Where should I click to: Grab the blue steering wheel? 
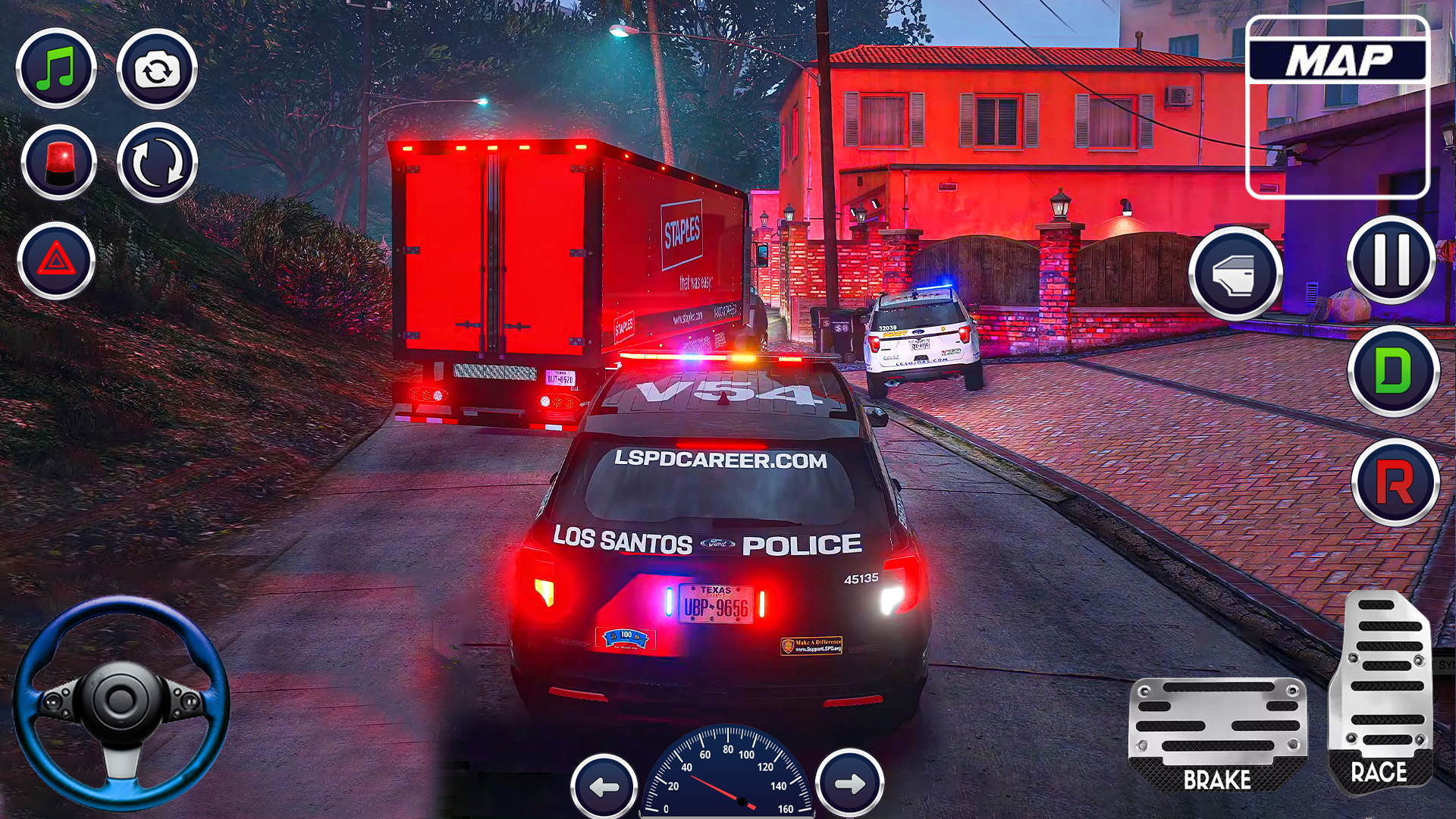[121, 703]
